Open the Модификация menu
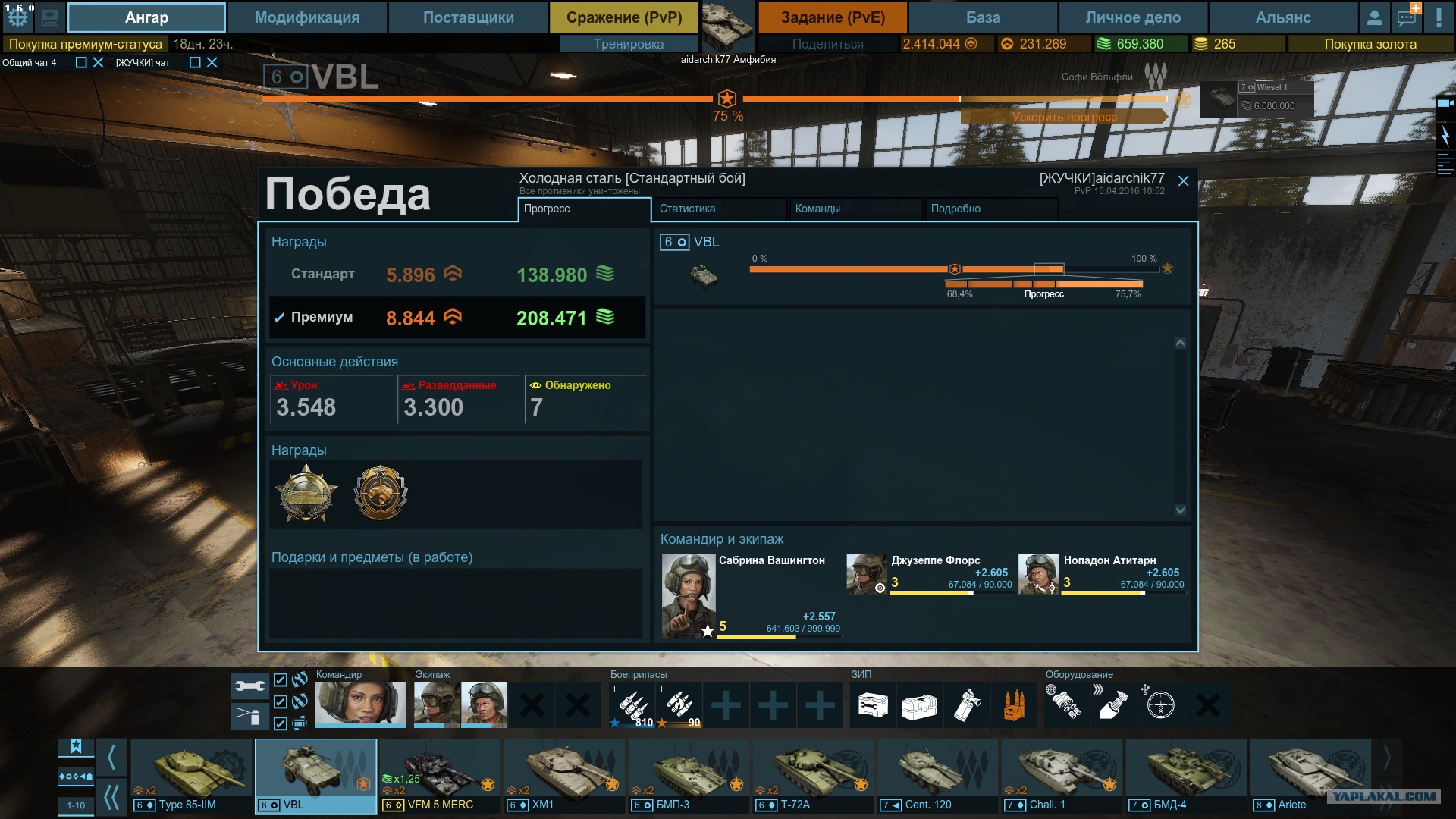 click(x=307, y=17)
